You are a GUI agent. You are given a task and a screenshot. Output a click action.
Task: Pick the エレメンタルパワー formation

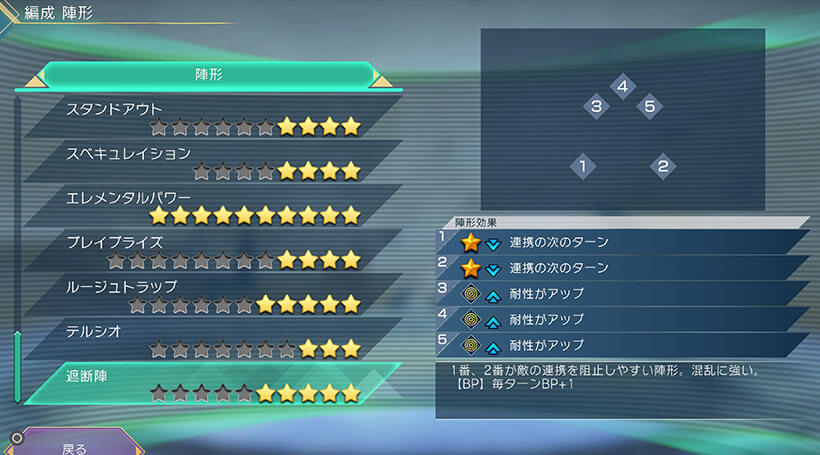(x=210, y=206)
